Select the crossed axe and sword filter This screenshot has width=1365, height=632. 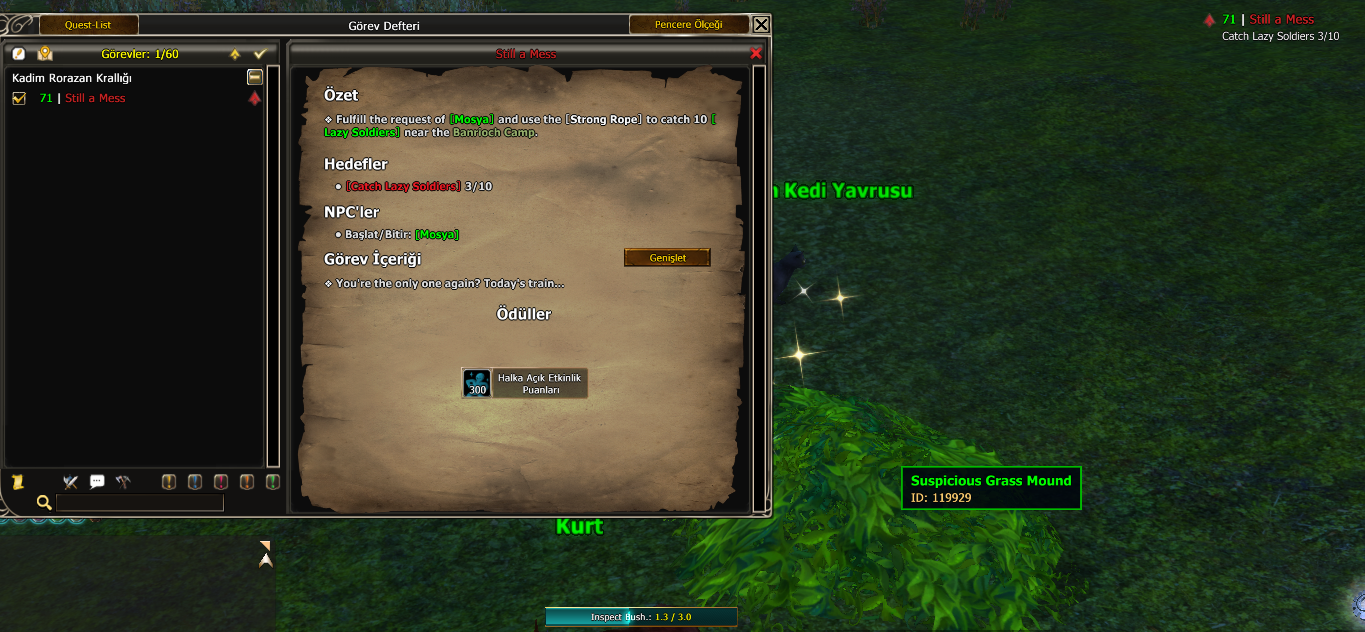[x=70, y=482]
